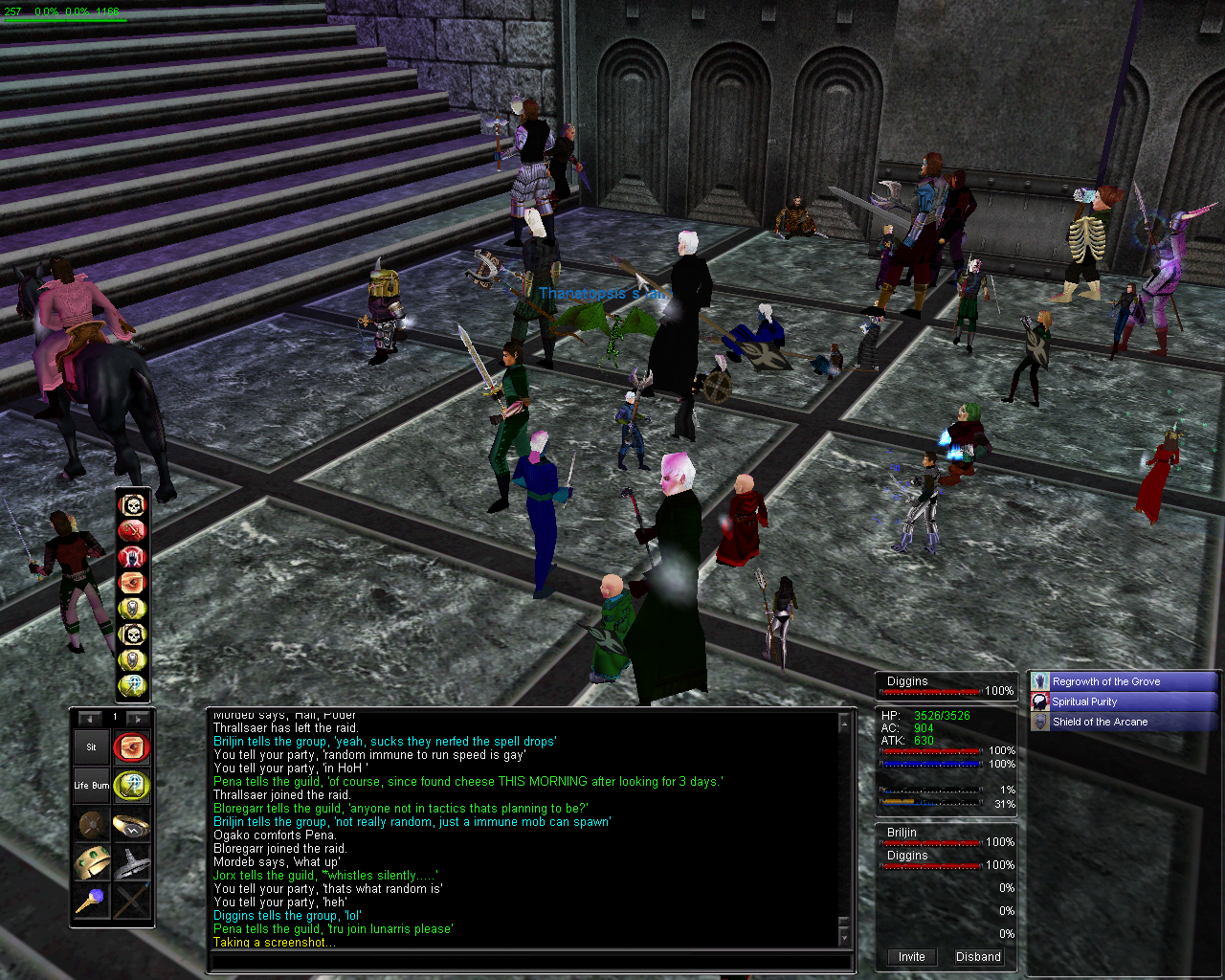Choose the Shield of the Arcane buff
Viewport: 1225px width, 980px height.
point(1124,722)
